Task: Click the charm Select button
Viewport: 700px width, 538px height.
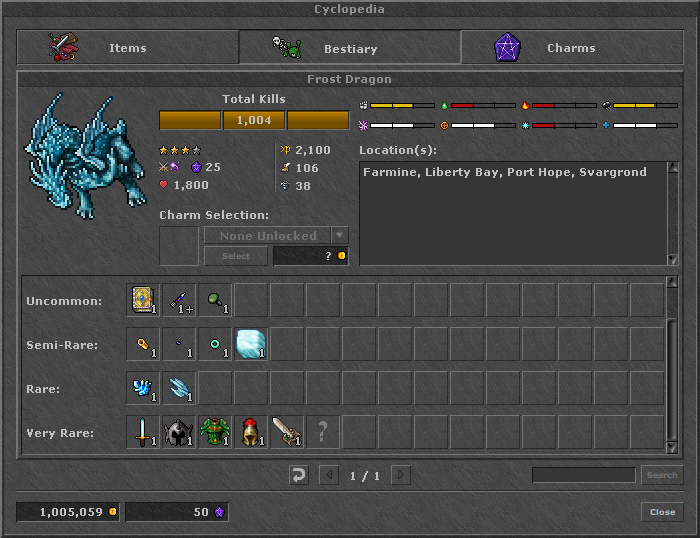Action: tap(235, 256)
